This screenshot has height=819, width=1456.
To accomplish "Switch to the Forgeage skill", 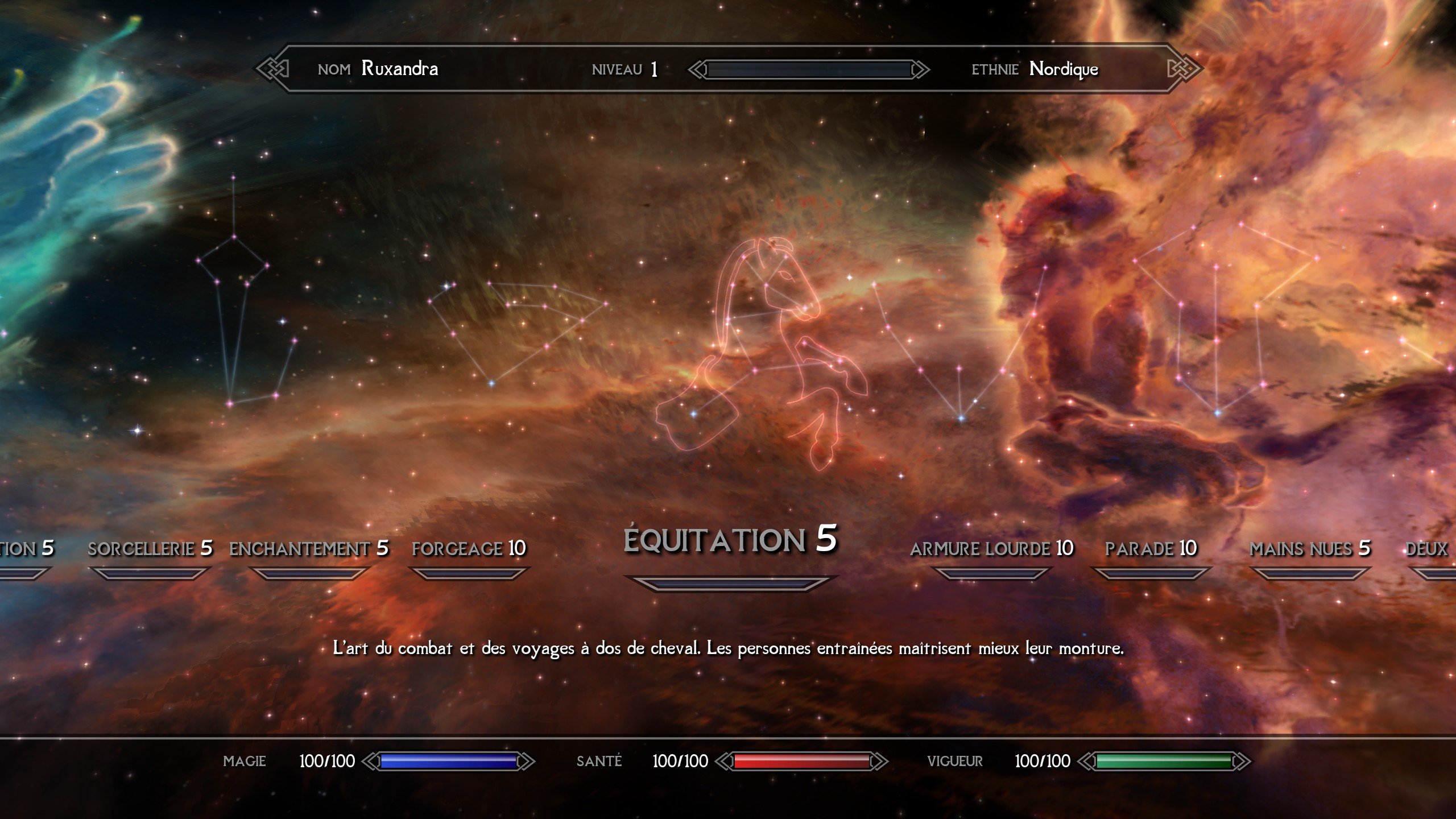I will pos(469,549).
